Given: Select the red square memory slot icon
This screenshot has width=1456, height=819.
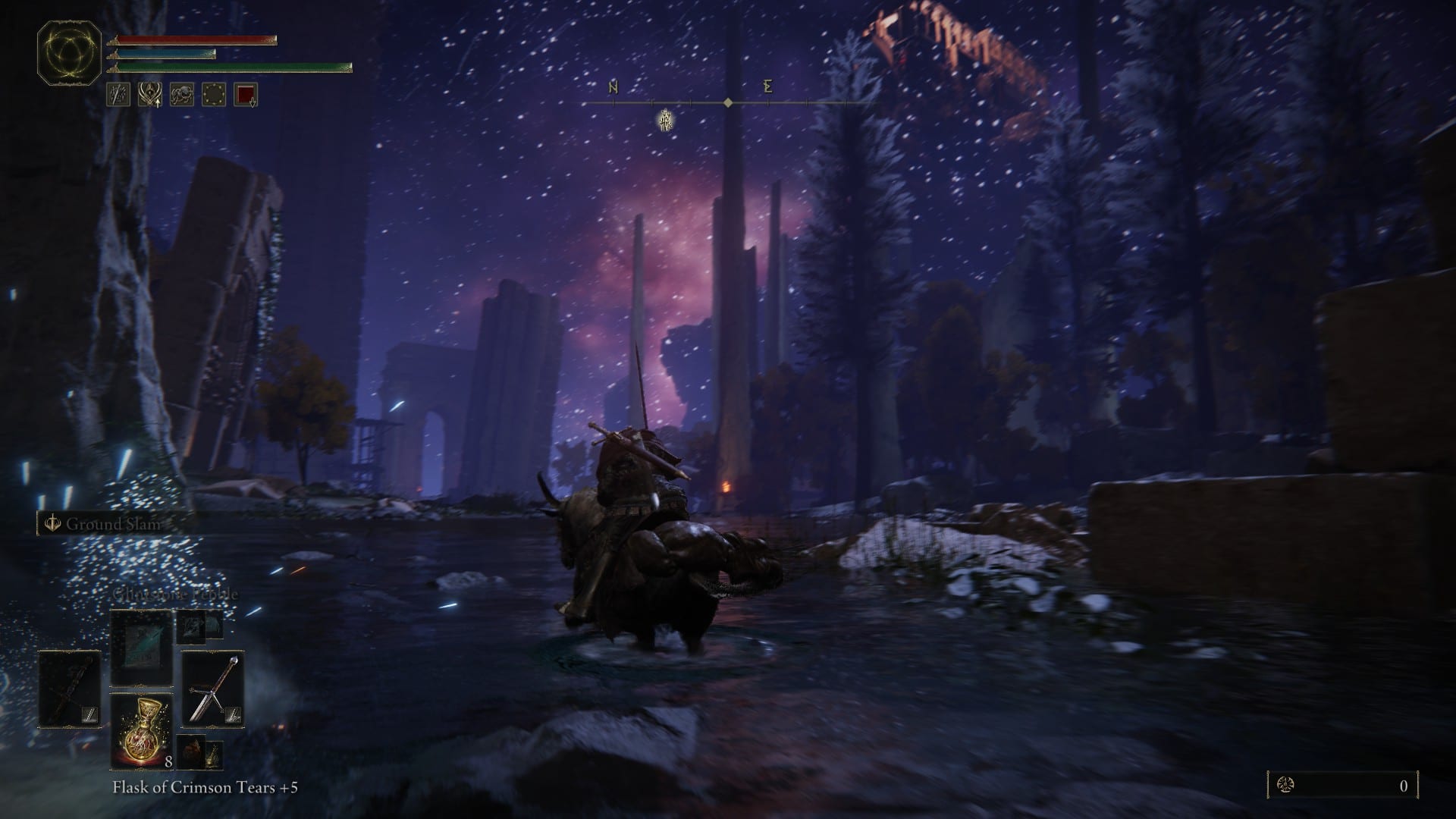Looking at the screenshot, I should [244, 94].
